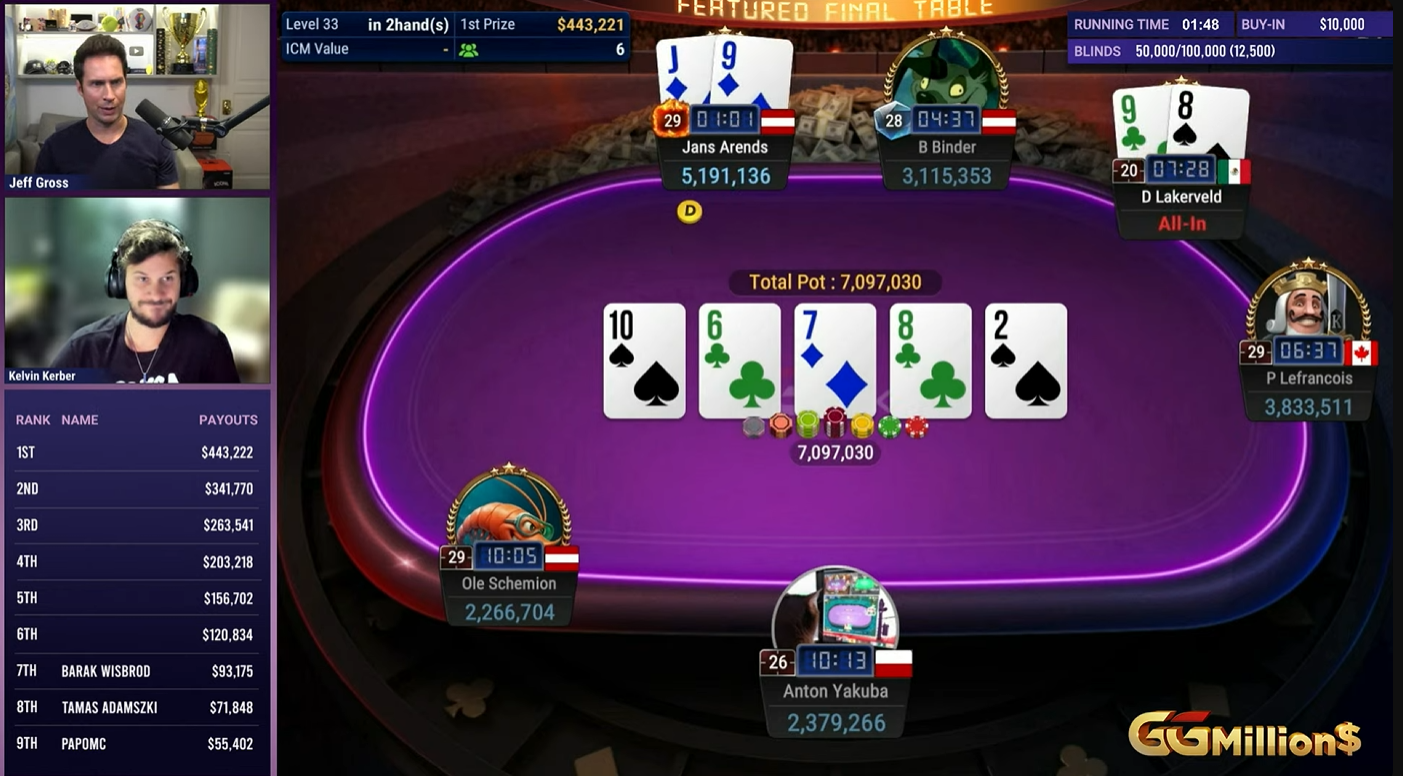Viewport: 1403px width, 776px height.
Task: Choose the 7 of diamonds board card
Action: (835, 360)
